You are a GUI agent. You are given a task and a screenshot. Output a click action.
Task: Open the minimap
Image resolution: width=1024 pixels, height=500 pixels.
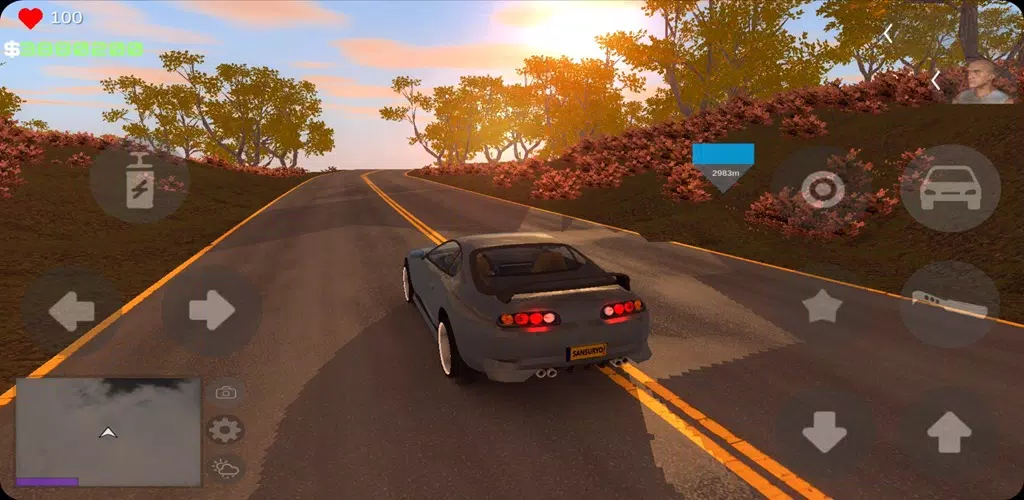pyautogui.click(x=108, y=431)
